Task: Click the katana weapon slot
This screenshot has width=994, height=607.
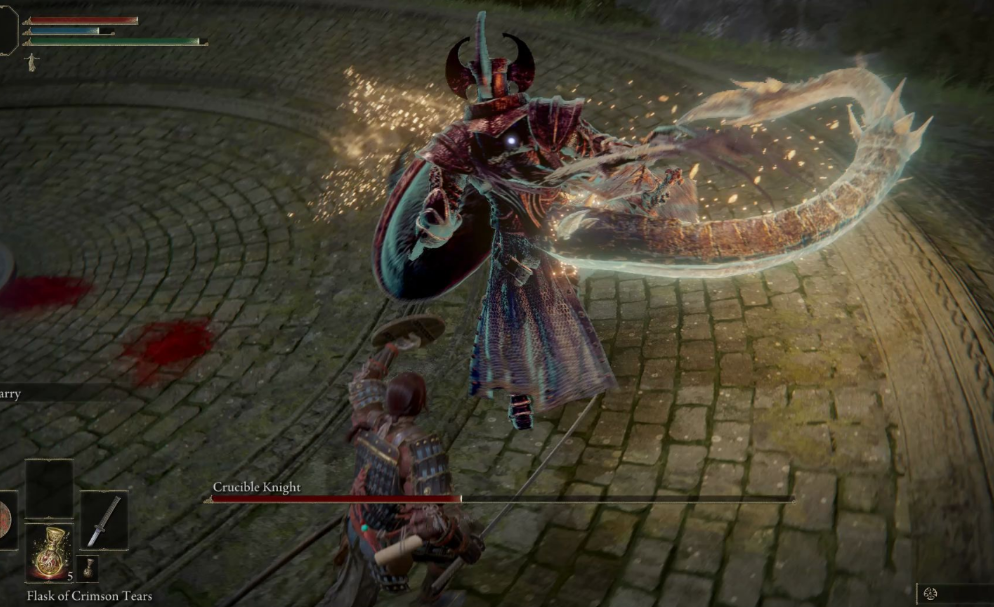Action: (x=103, y=520)
